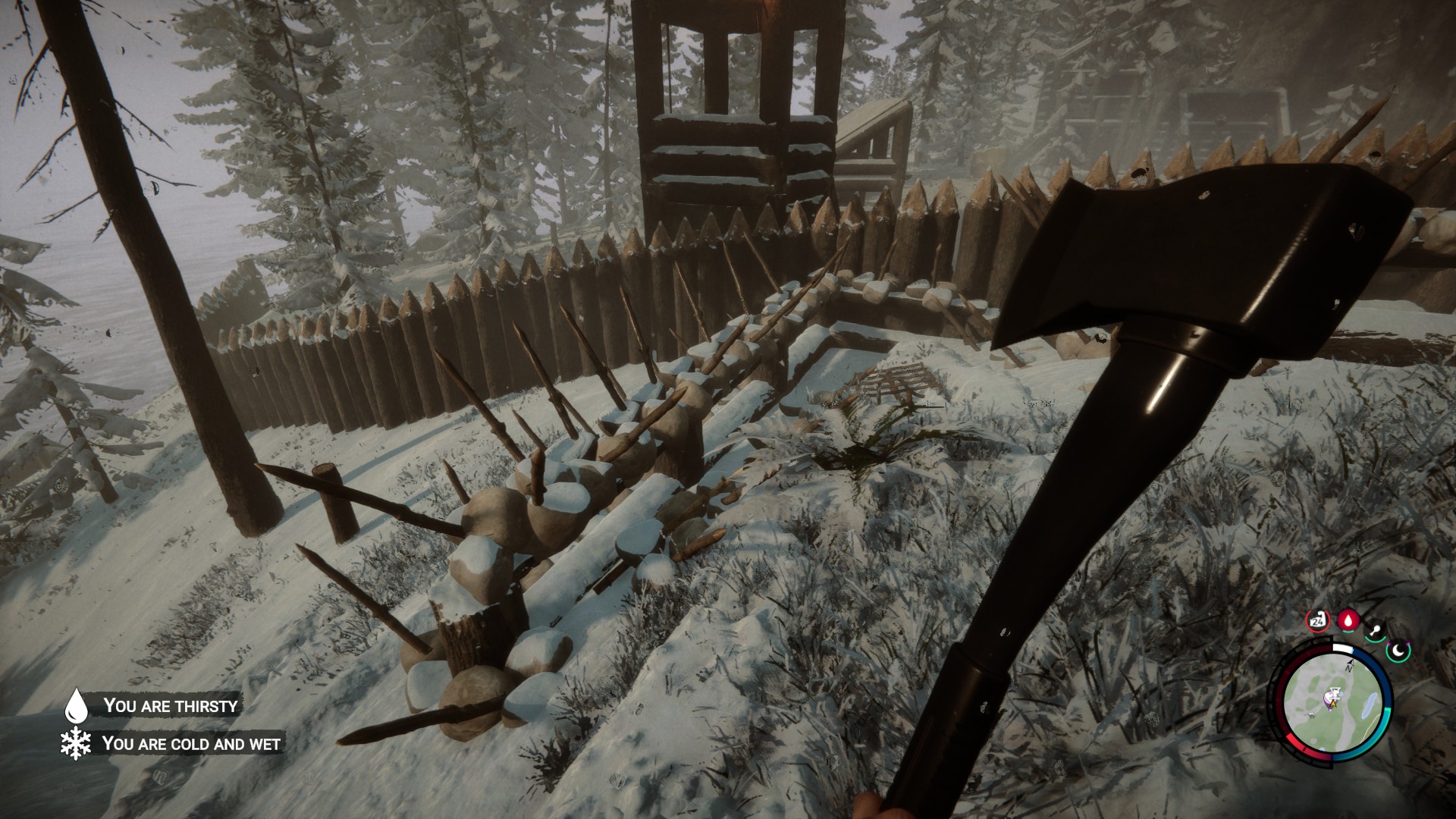Click the circular minimap
Screen dimensions: 1456x819
click(1332, 703)
